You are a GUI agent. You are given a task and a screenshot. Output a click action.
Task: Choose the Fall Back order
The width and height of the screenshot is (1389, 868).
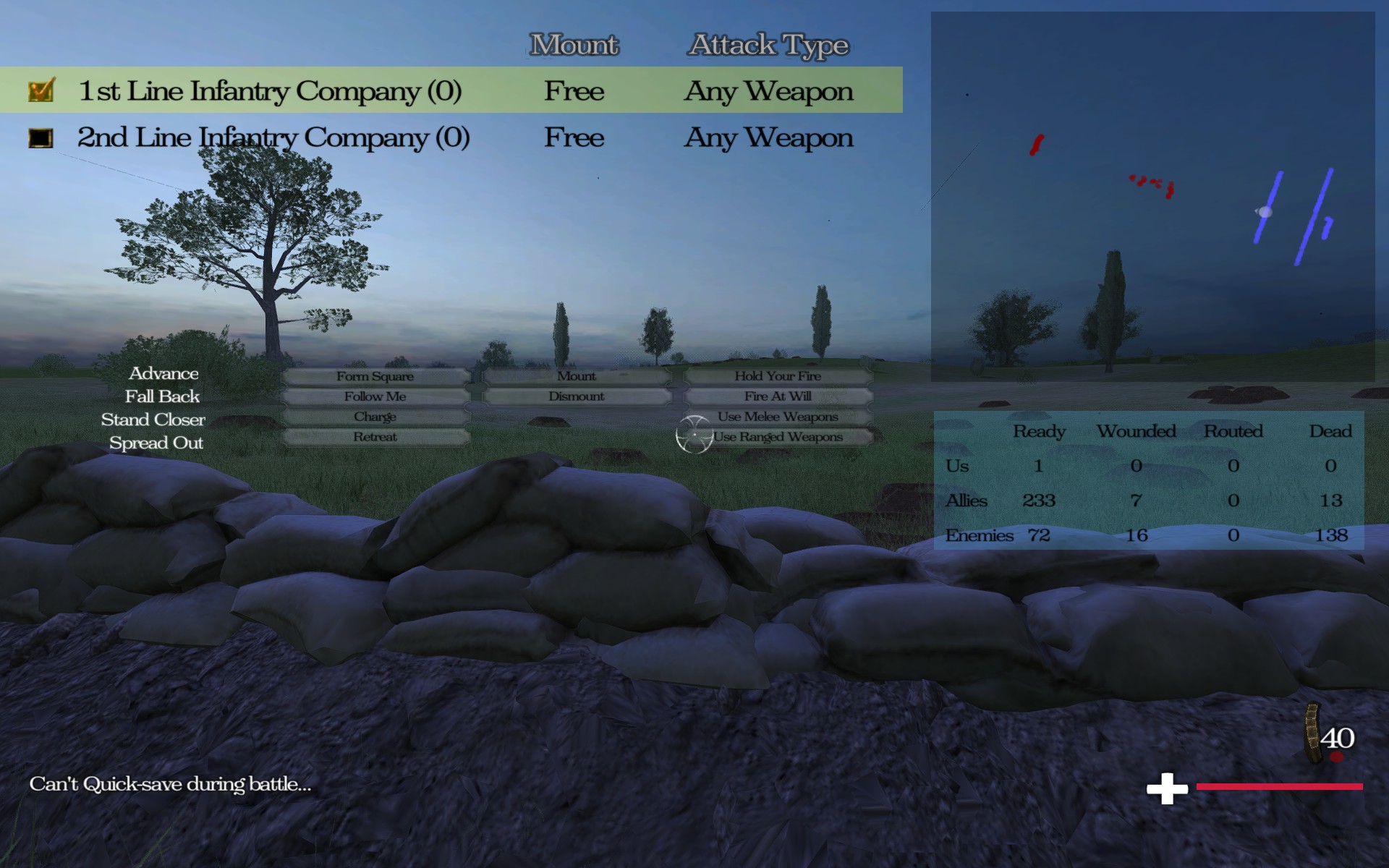pos(162,396)
